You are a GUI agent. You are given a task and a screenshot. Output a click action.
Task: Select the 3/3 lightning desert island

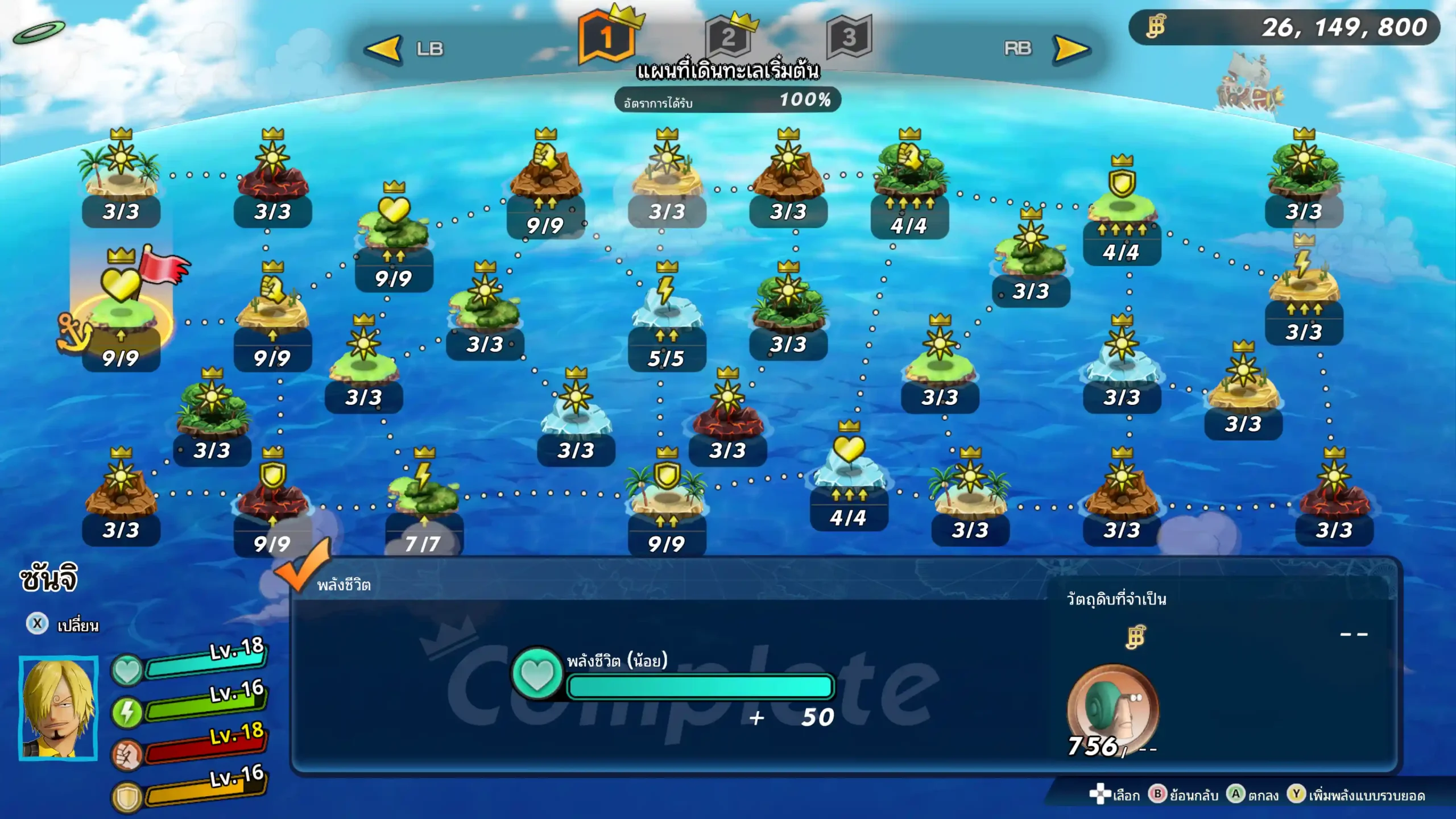[x=1304, y=284]
